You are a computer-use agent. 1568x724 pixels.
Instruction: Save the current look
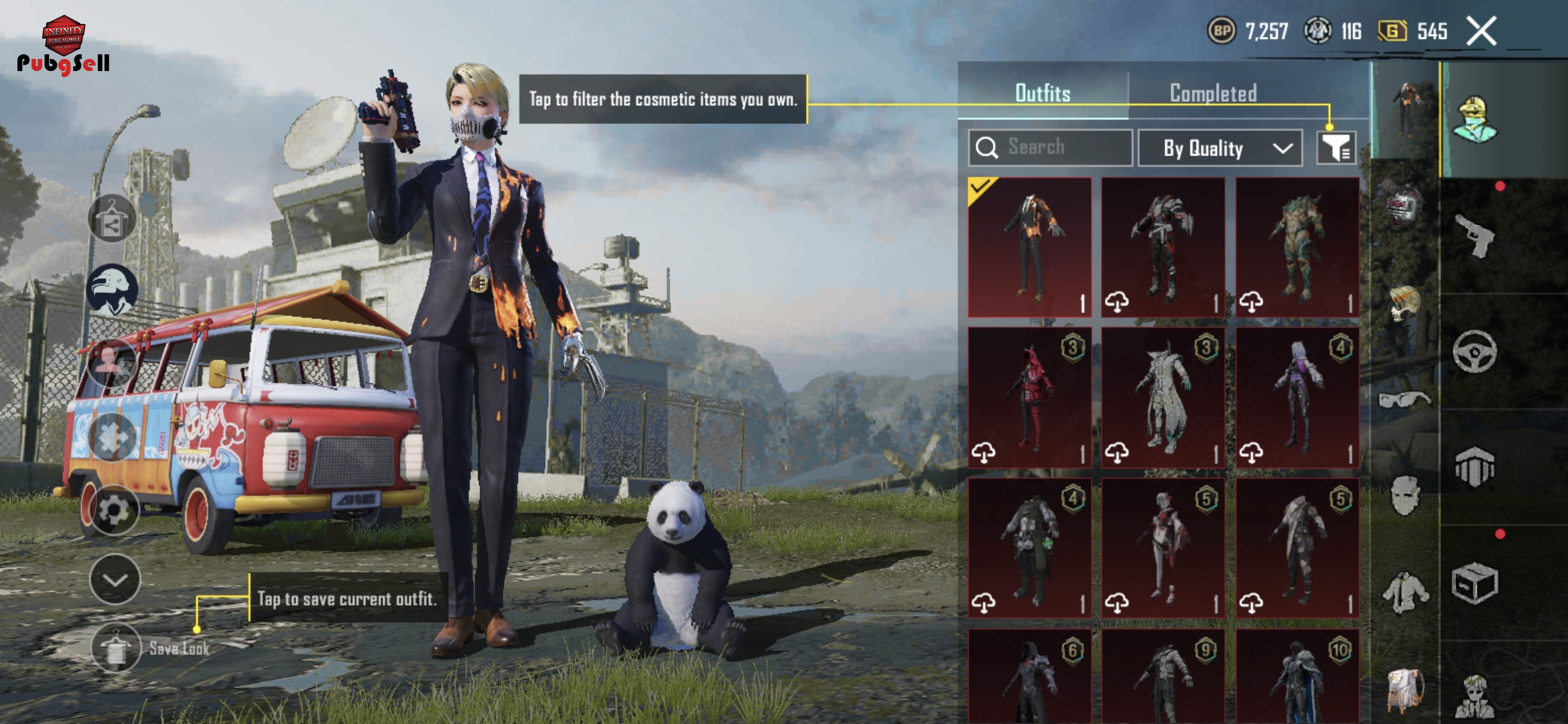117,648
